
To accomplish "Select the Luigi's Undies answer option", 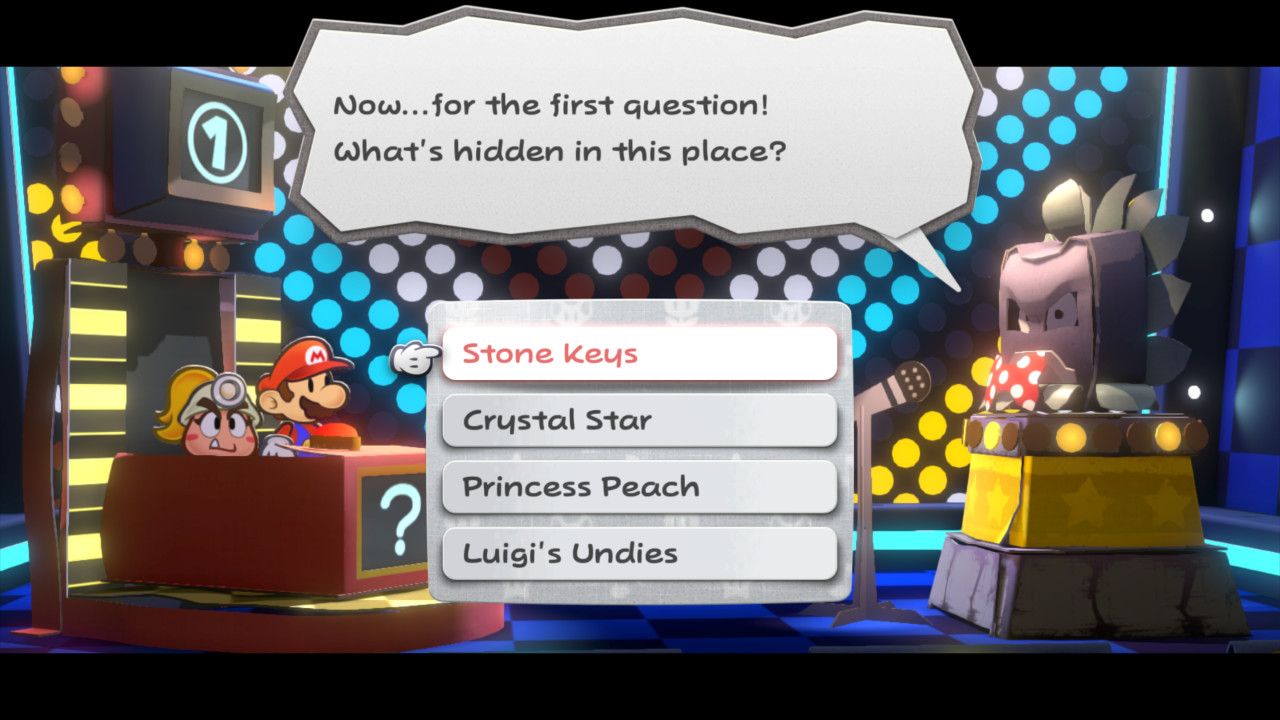I will [x=638, y=553].
